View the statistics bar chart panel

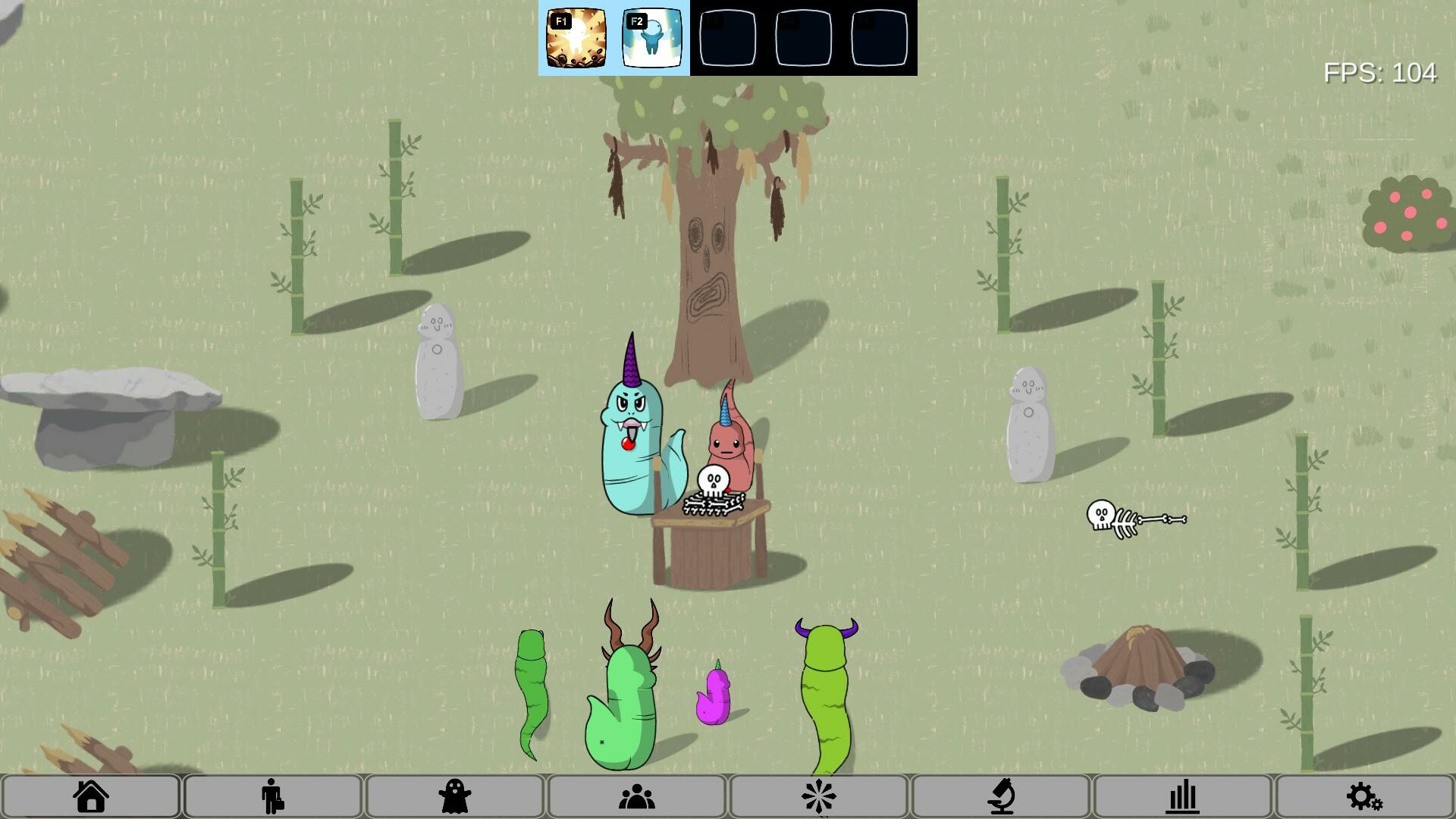coord(1183,796)
